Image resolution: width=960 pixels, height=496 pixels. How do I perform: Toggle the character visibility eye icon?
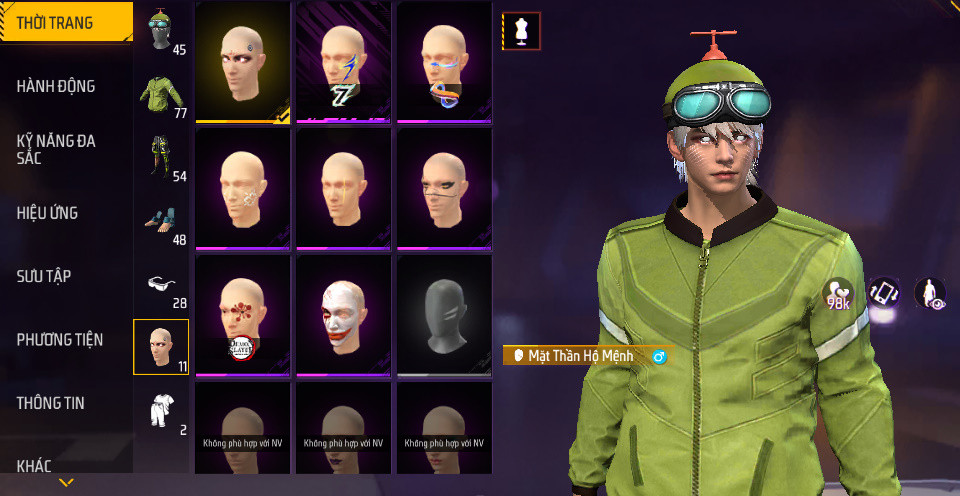pos(931,294)
